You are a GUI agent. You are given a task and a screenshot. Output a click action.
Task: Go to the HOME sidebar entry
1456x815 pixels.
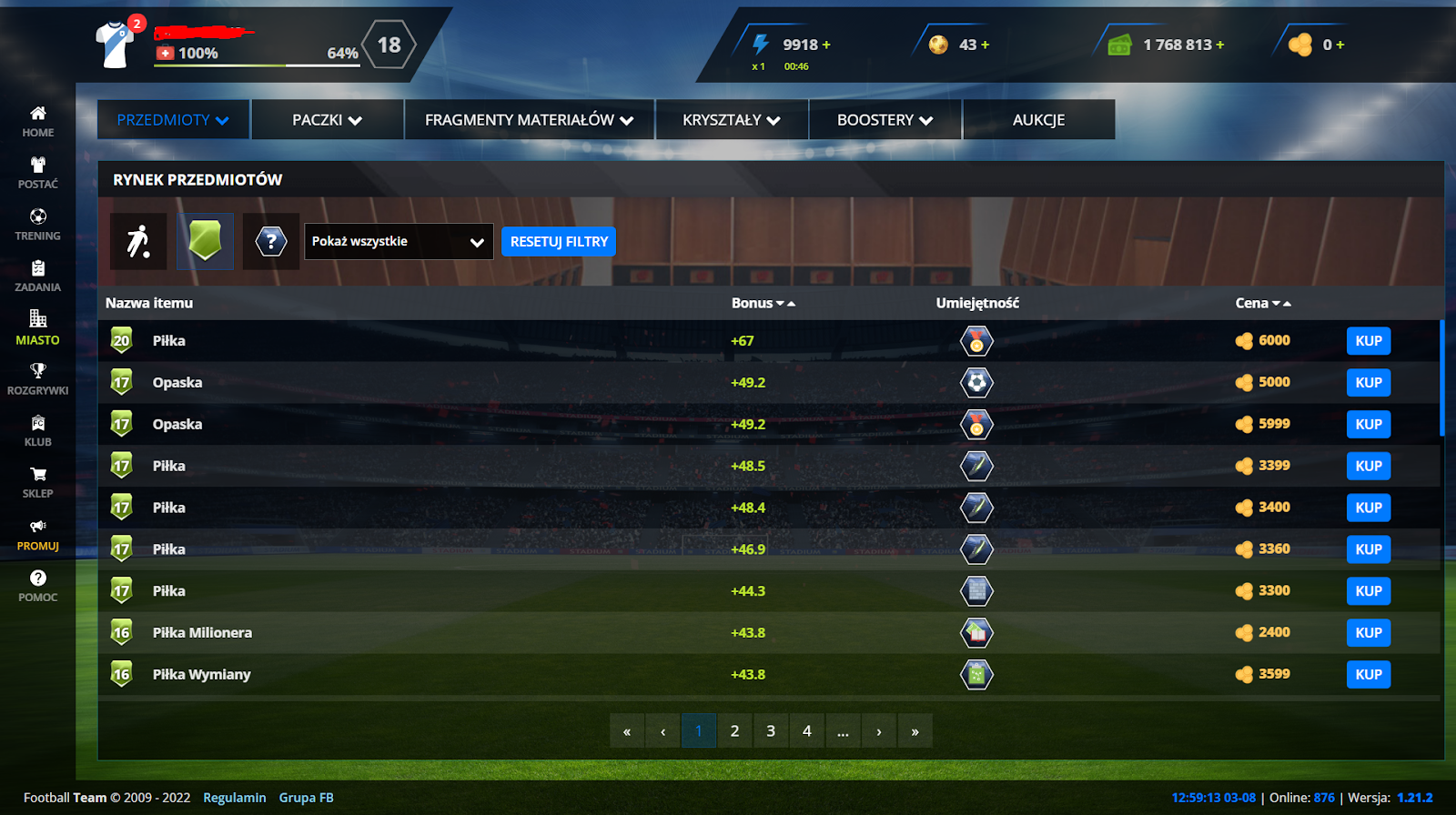pyautogui.click(x=37, y=121)
